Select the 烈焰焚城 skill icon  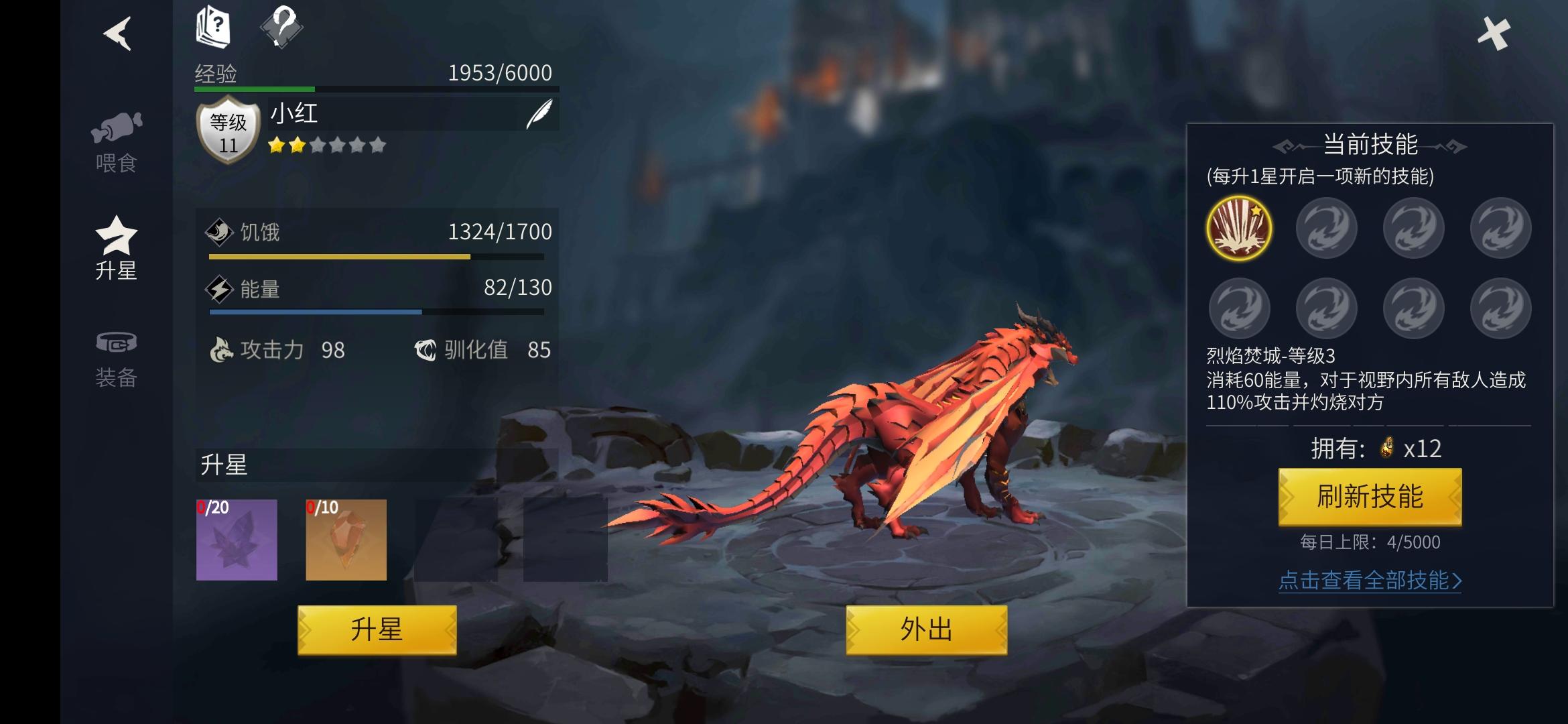coord(1240,228)
